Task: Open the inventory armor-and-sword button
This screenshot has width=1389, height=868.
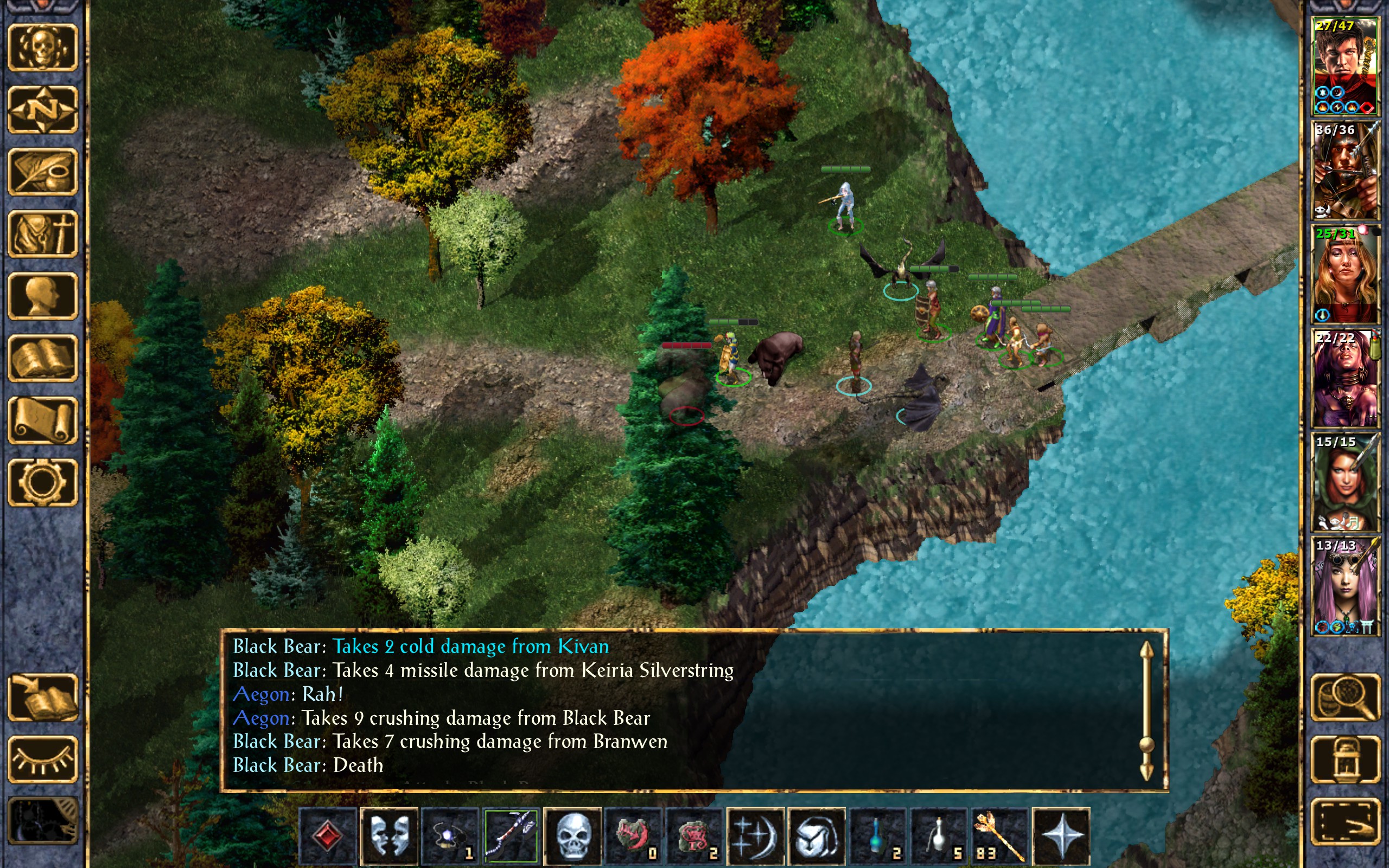Action: pyautogui.click(x=43, y=234)
